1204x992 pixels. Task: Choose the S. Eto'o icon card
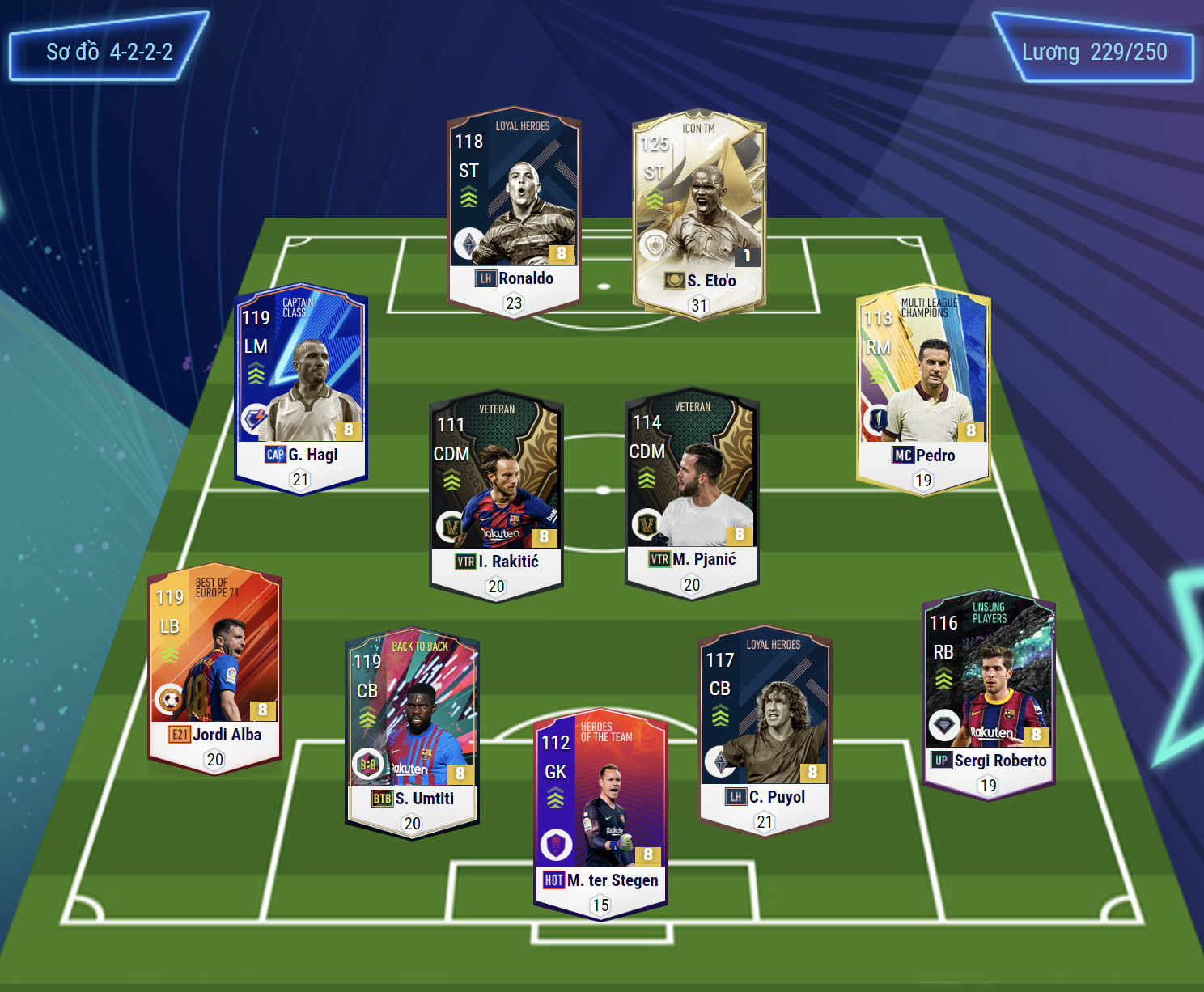click(x=698, y=214)
